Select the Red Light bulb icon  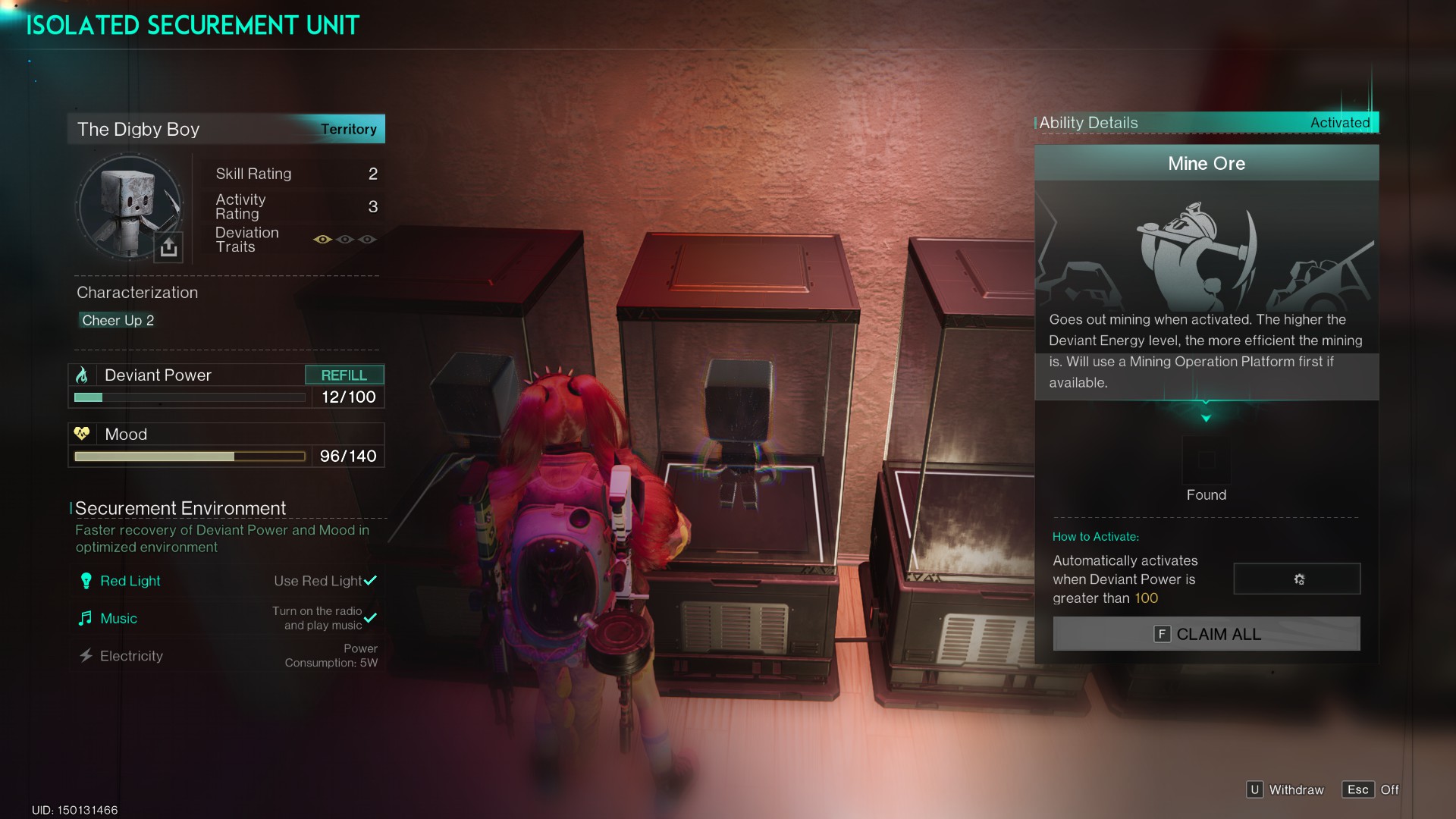pos(86,580)
